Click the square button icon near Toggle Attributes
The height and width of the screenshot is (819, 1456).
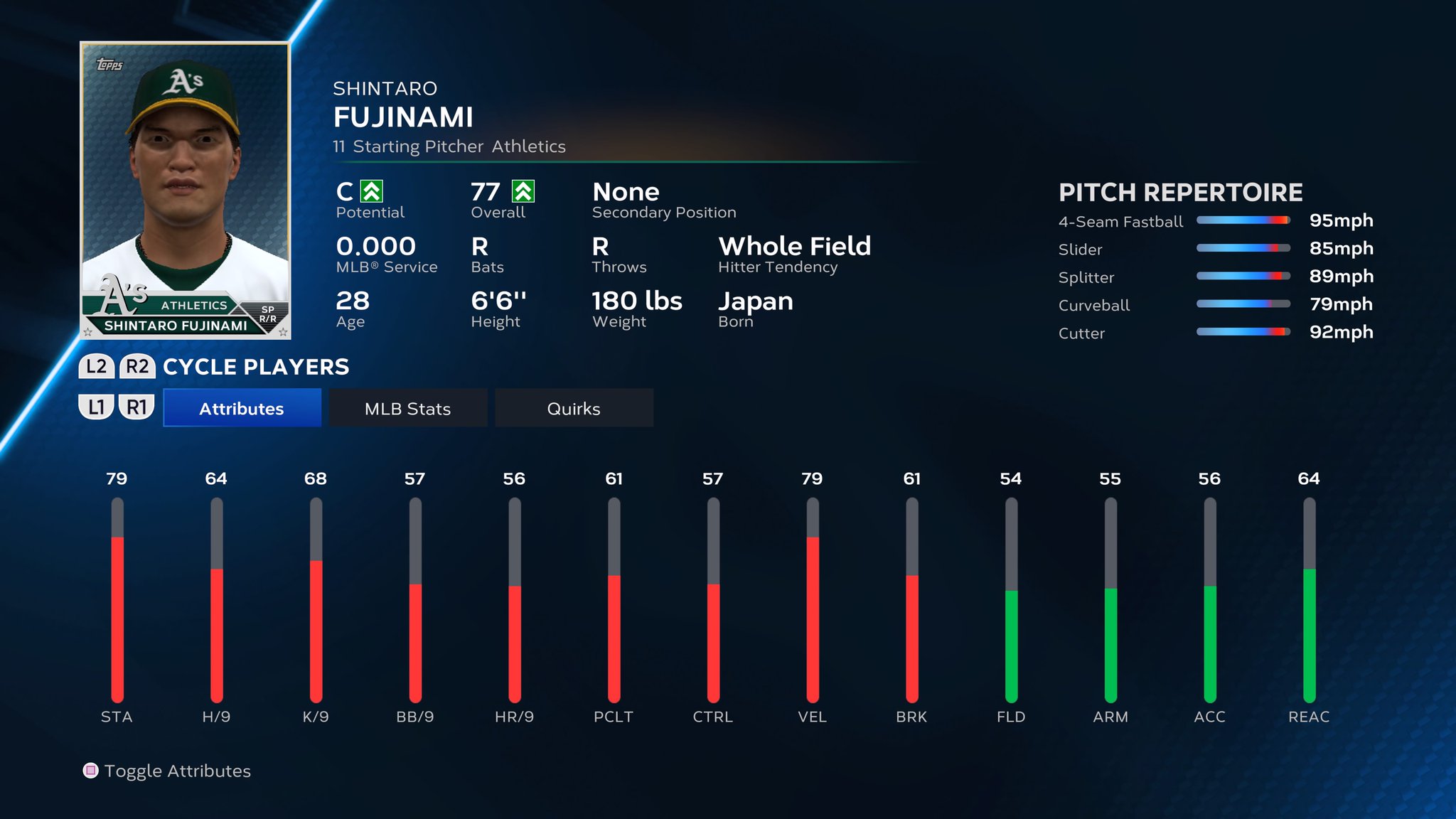tap(90, 771)
